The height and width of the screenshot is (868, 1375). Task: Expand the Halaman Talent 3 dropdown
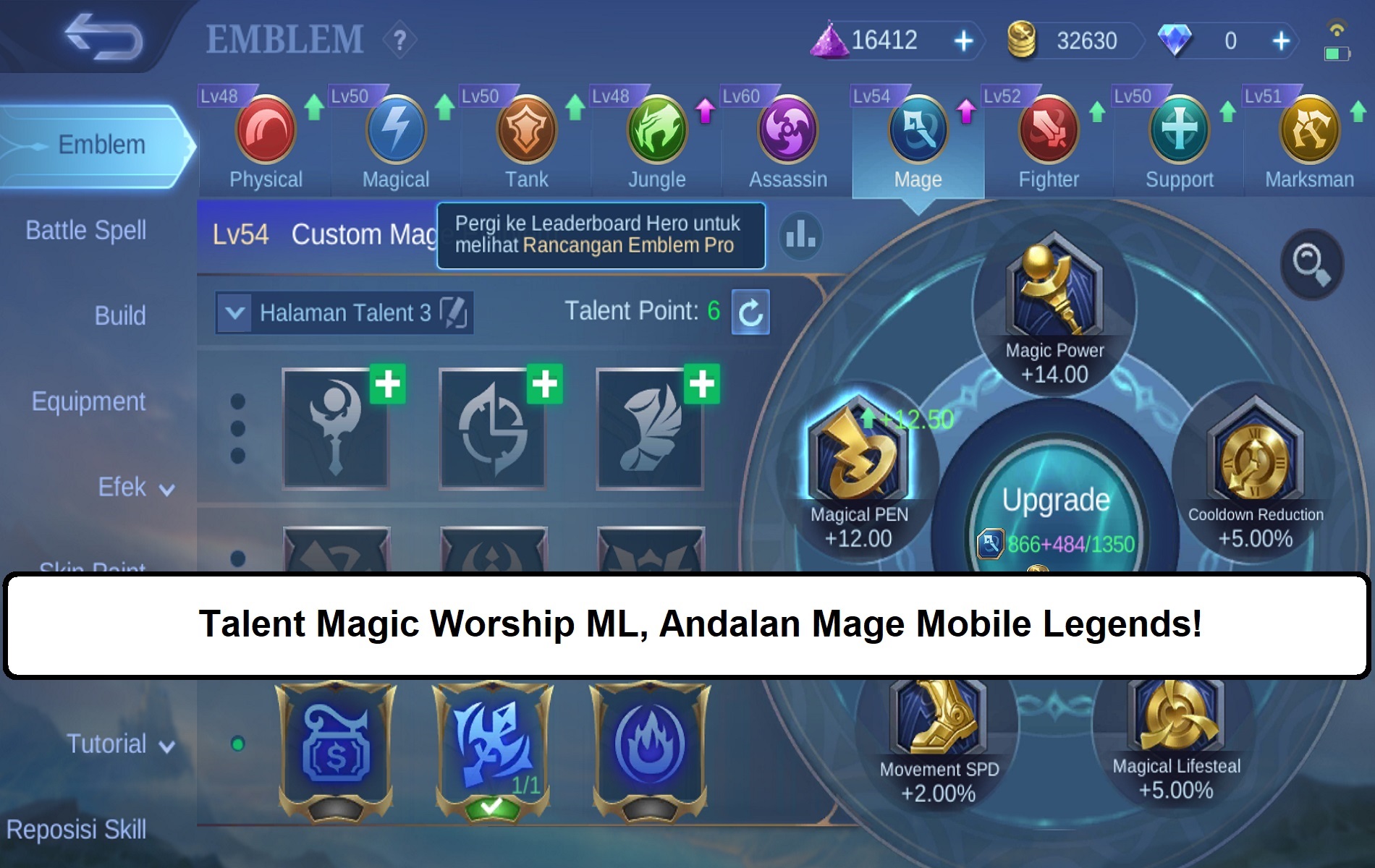[x=233, y=314]
